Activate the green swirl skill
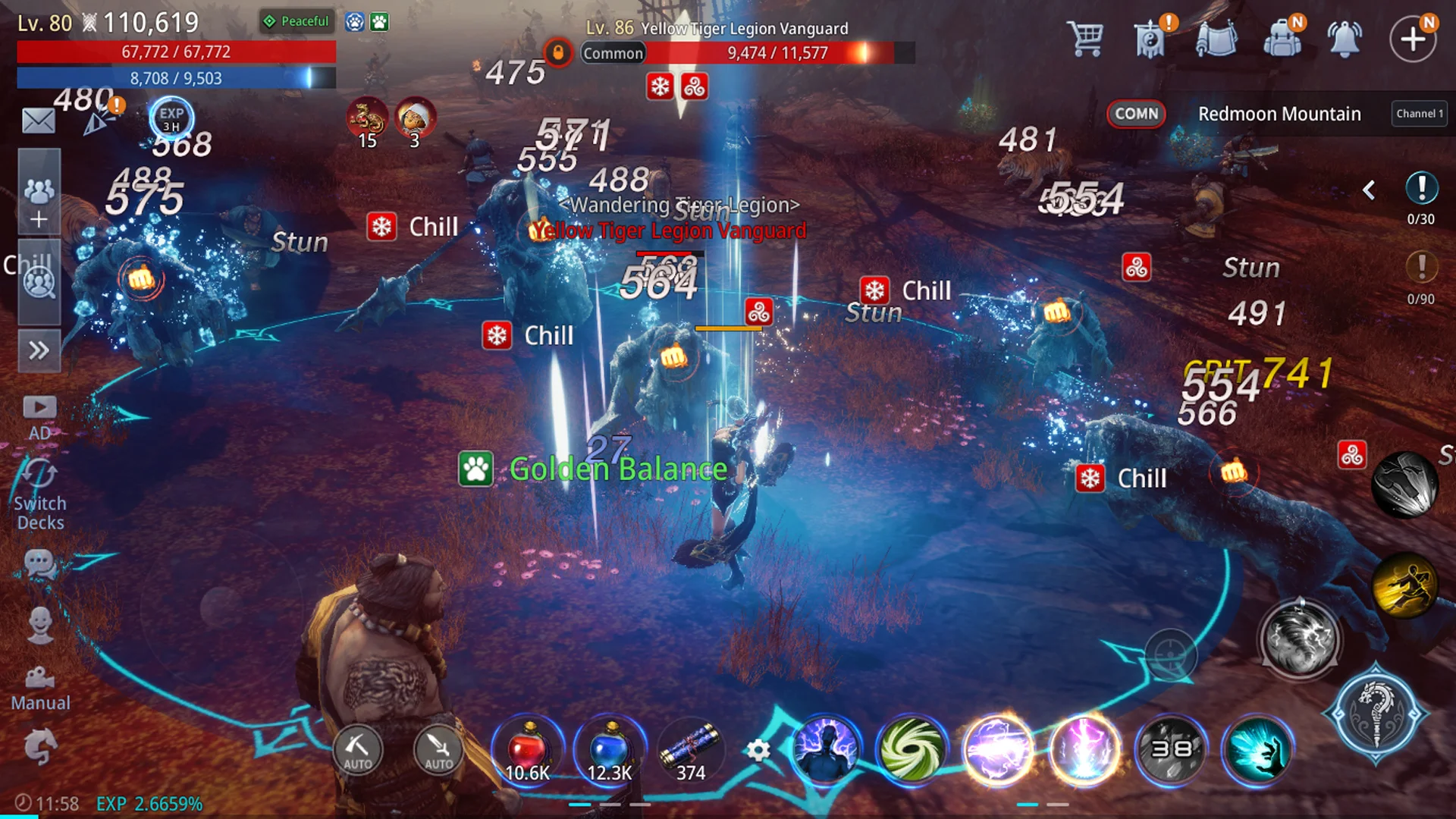The image size is (1456, 819). tap(912, 749)
